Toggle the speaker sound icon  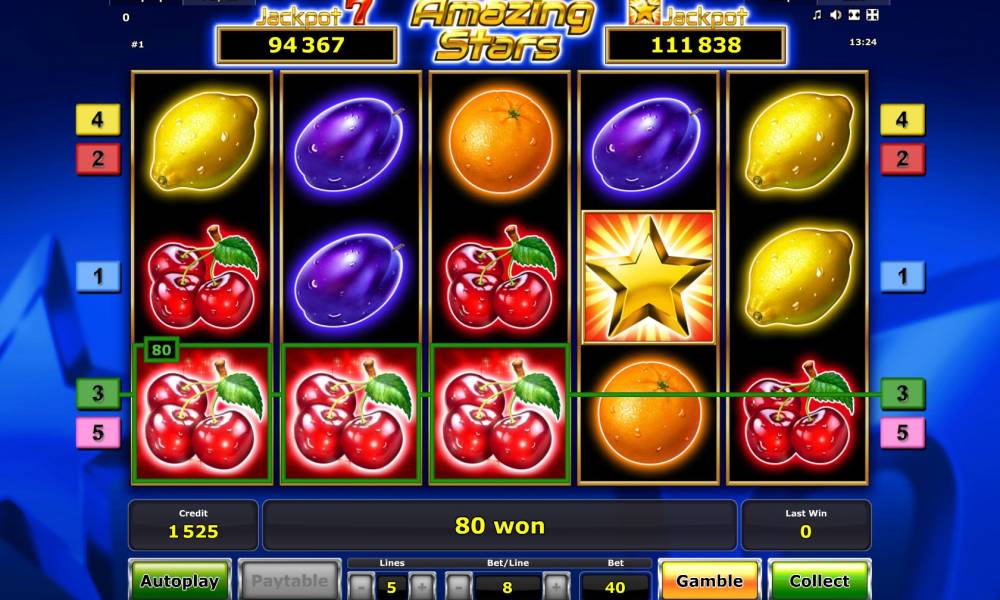point(835,15)
